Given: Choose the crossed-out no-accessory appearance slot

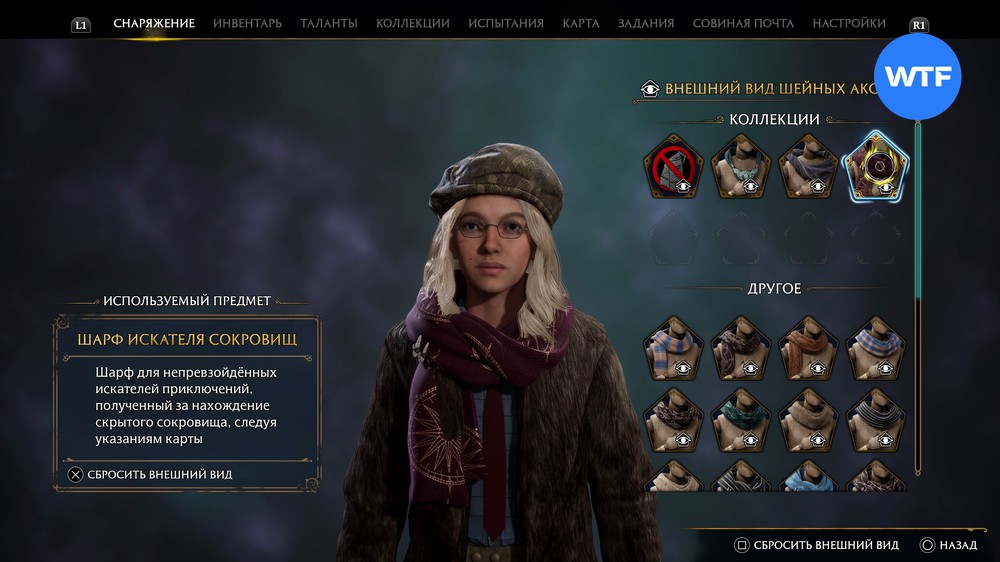Looking at the screenshot, I should click(x=673, y=167).
